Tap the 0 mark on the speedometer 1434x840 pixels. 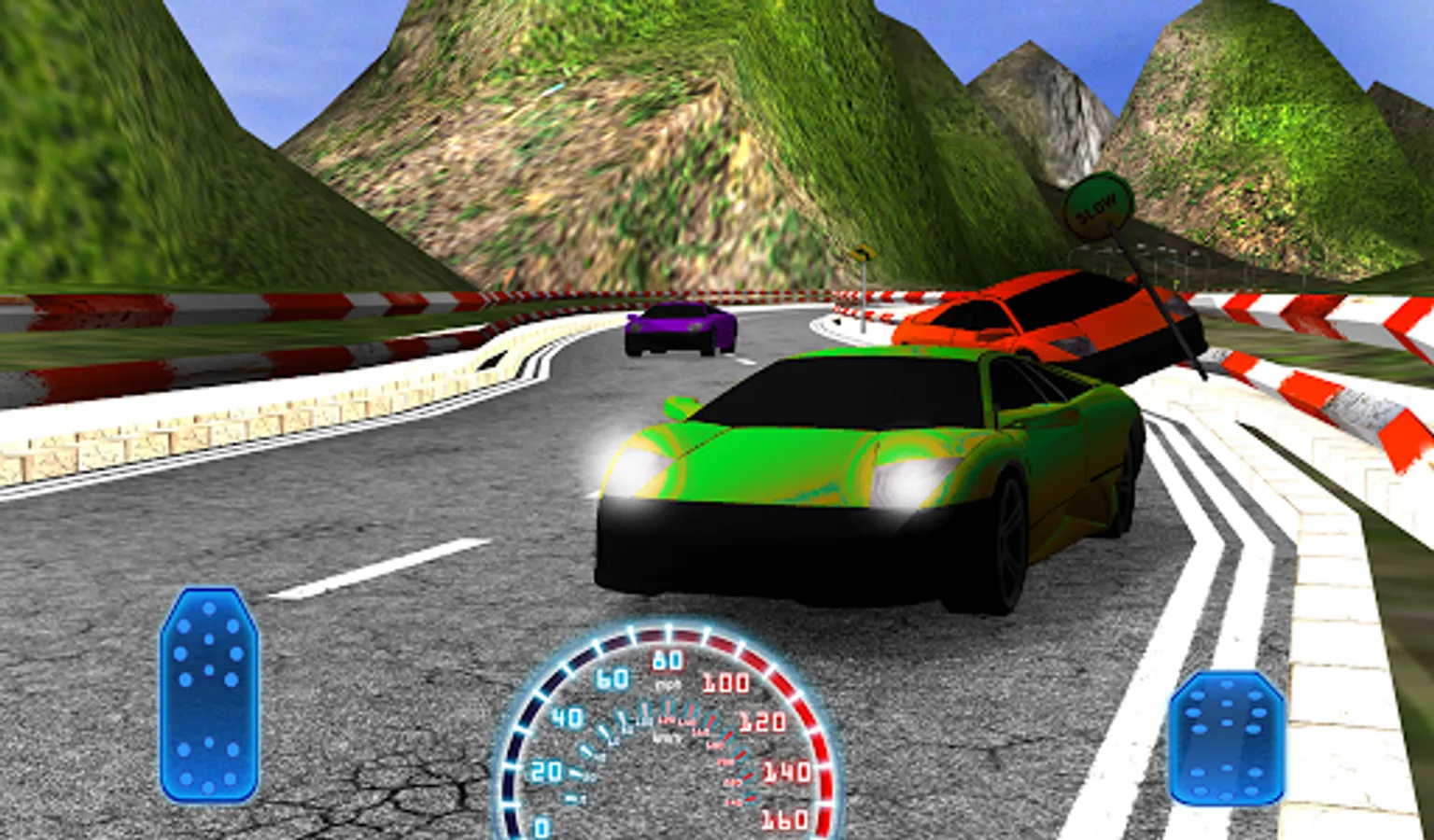[541, 824]
